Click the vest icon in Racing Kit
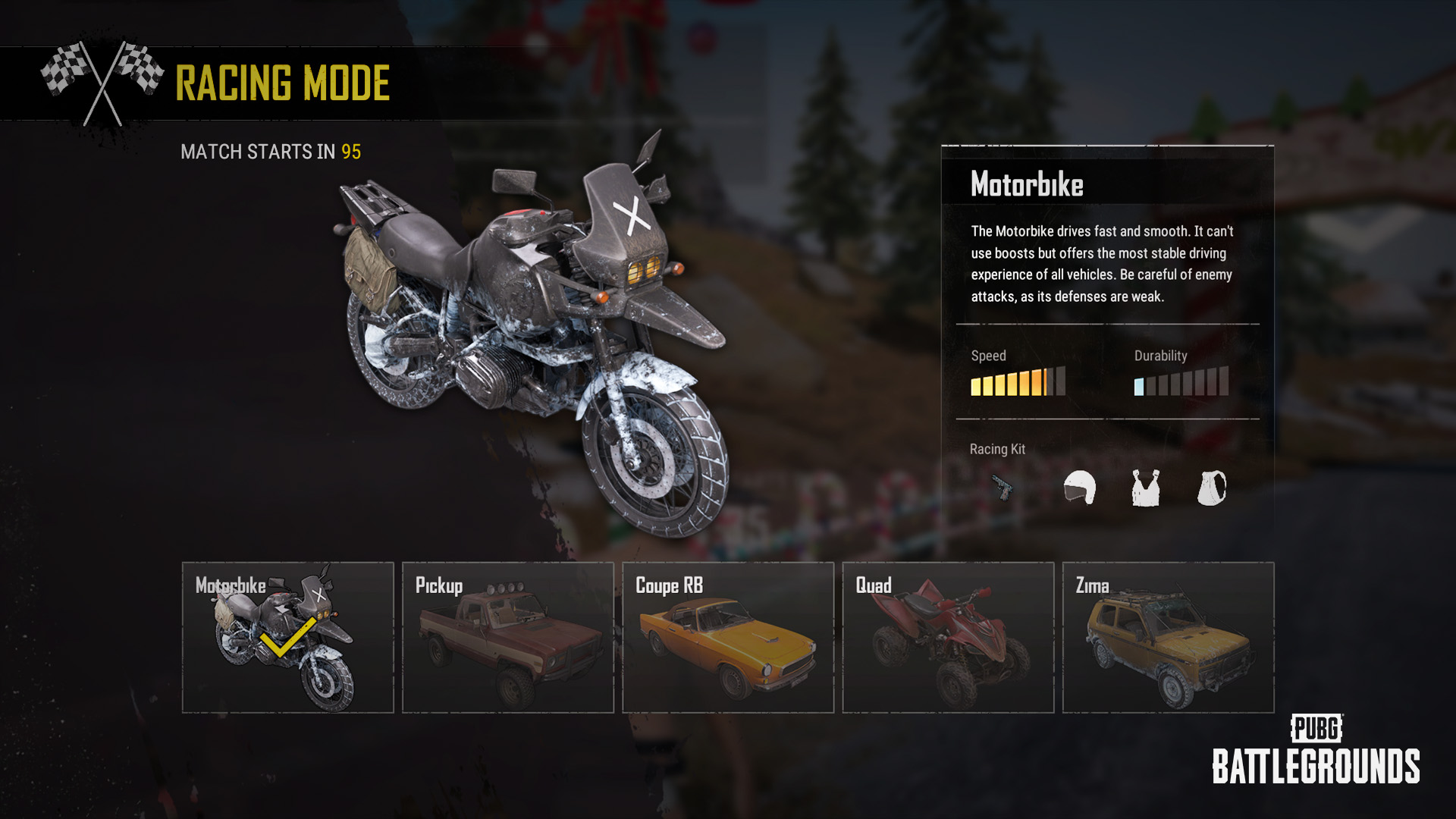Viewport: 1456px width, 819px height. pos(1145,488)
